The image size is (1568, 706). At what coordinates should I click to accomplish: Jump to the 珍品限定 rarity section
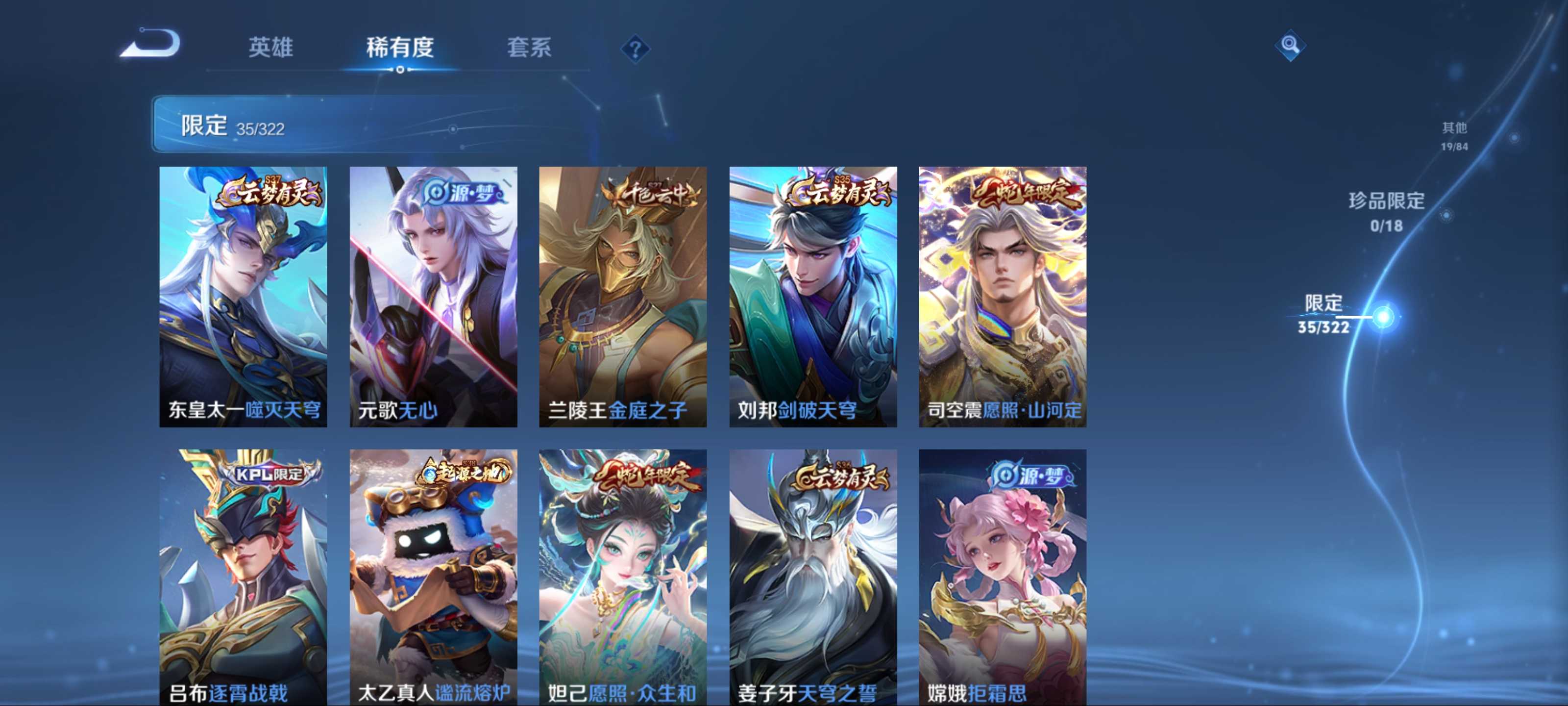coord(1387,211)
